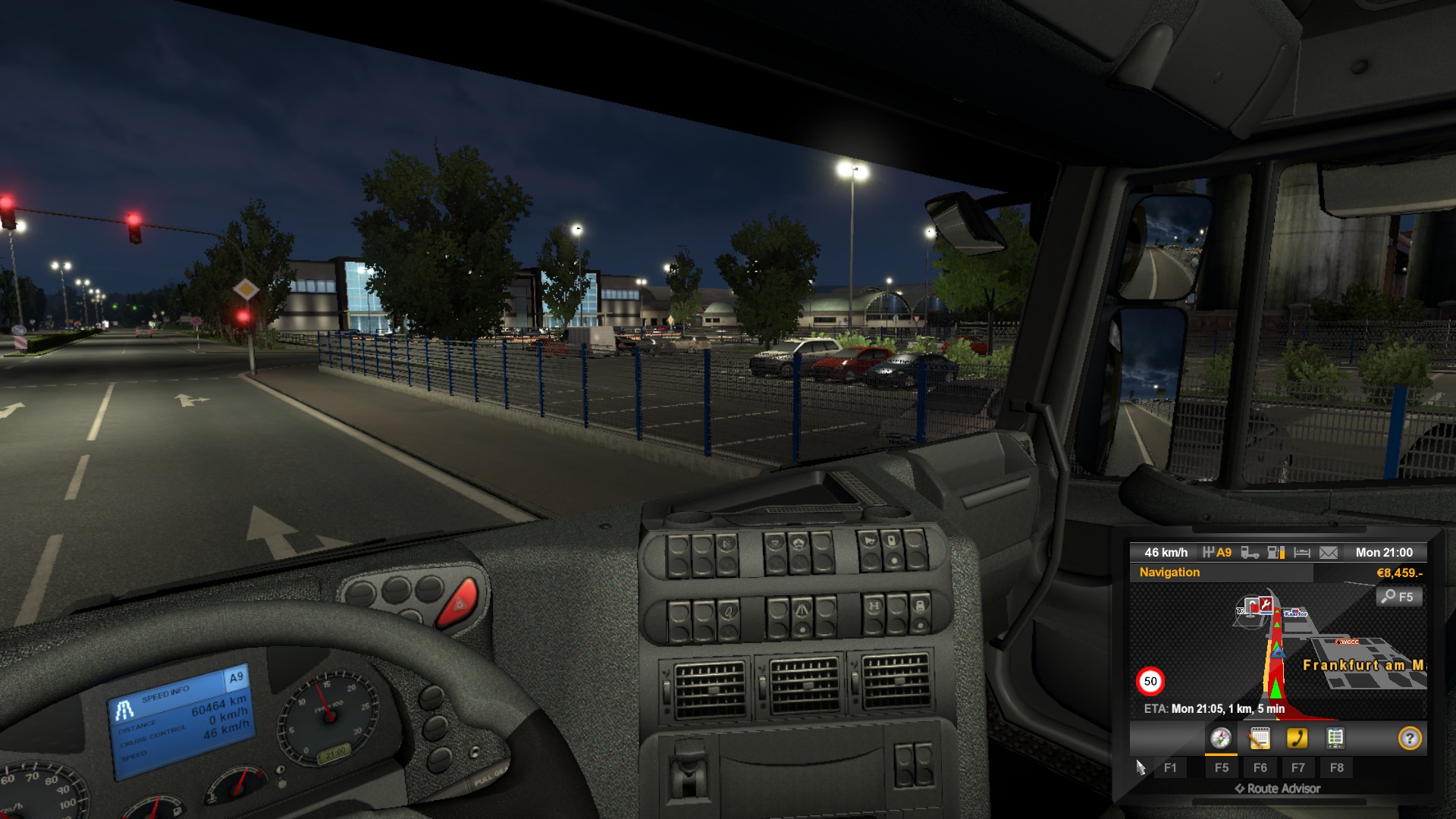
Task: Check the fuel pump status icon
Action: tap(1276, 553)
